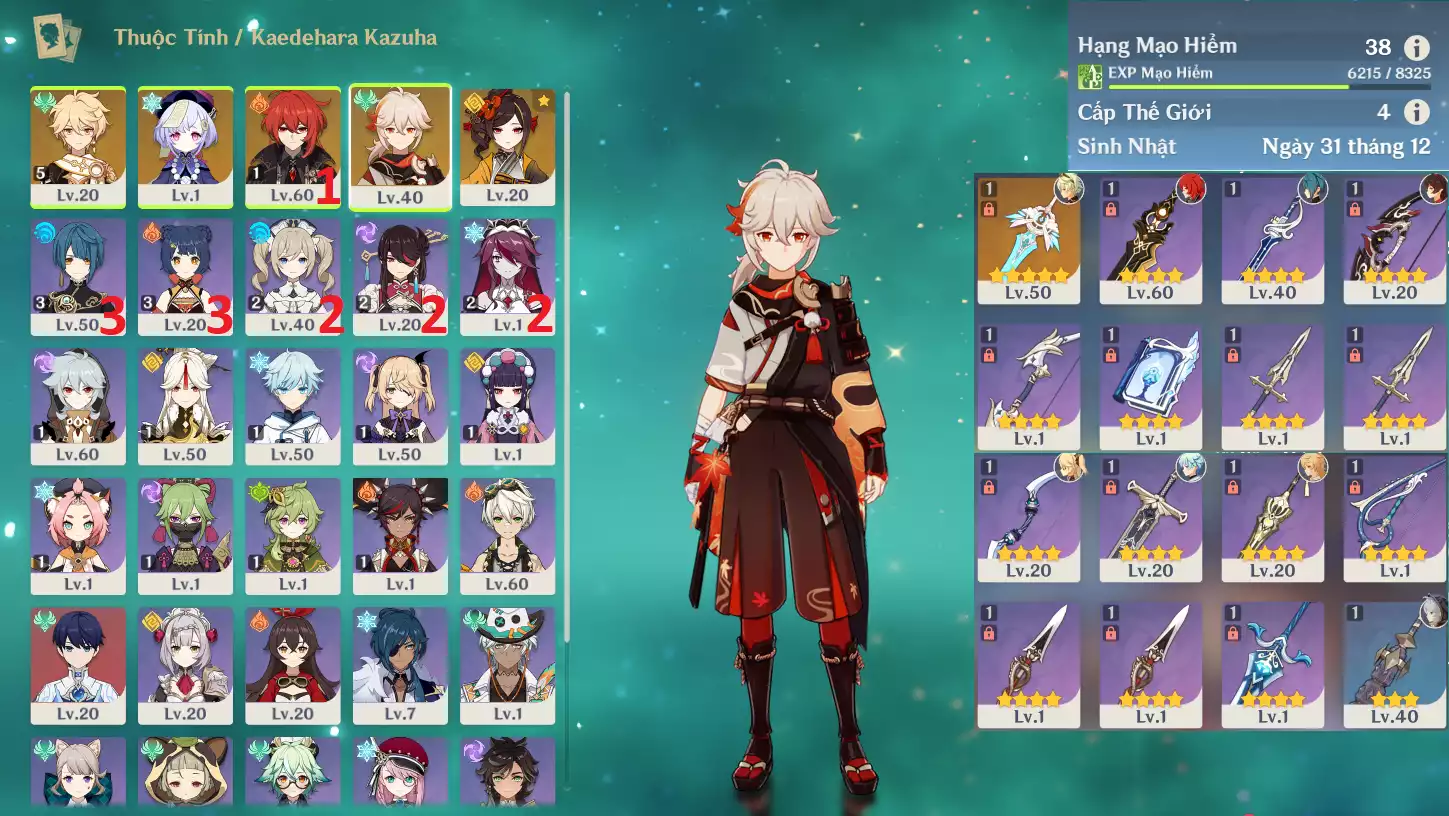The width and height of the screenshot is (1449, 816).
Task: Choose Kaeya's Lv.7 character card
Action: pos(400,665)
